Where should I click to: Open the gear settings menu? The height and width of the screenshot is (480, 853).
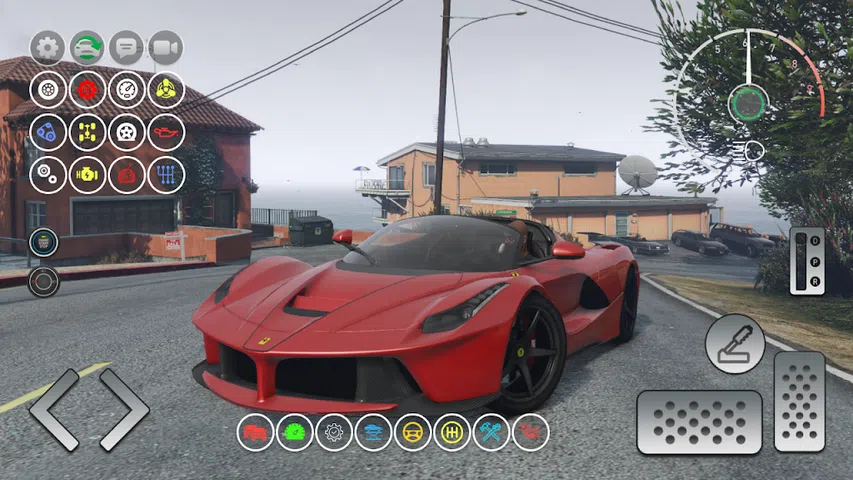pyautogui.click(x=47, y=47)
